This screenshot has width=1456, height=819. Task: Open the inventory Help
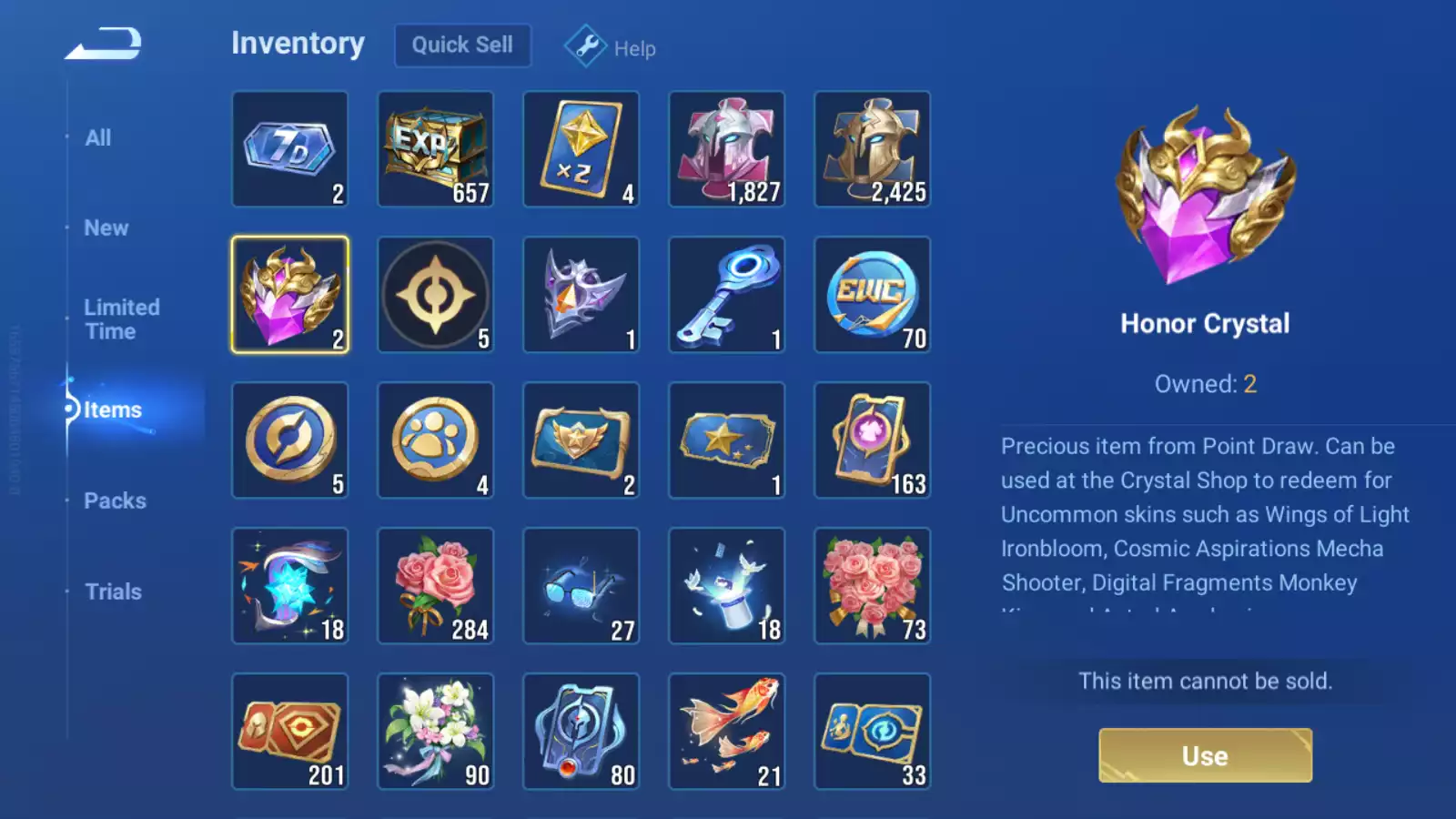coord(611,47)
